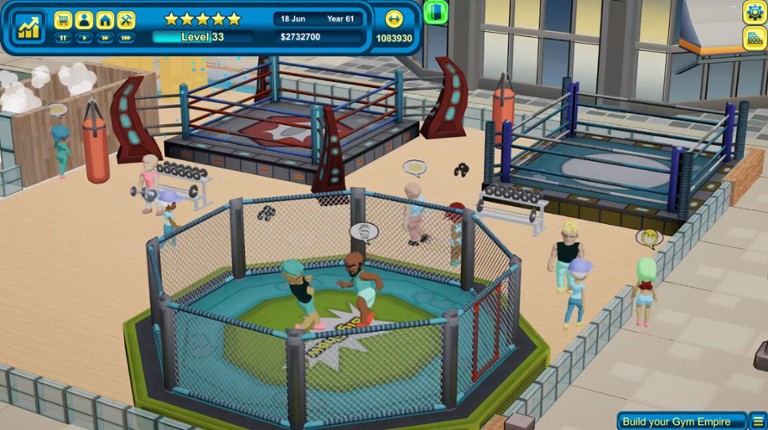The height and width of the screenshot is (430, 768).
Task: Open the house building menu
Action: click(105, 19)
